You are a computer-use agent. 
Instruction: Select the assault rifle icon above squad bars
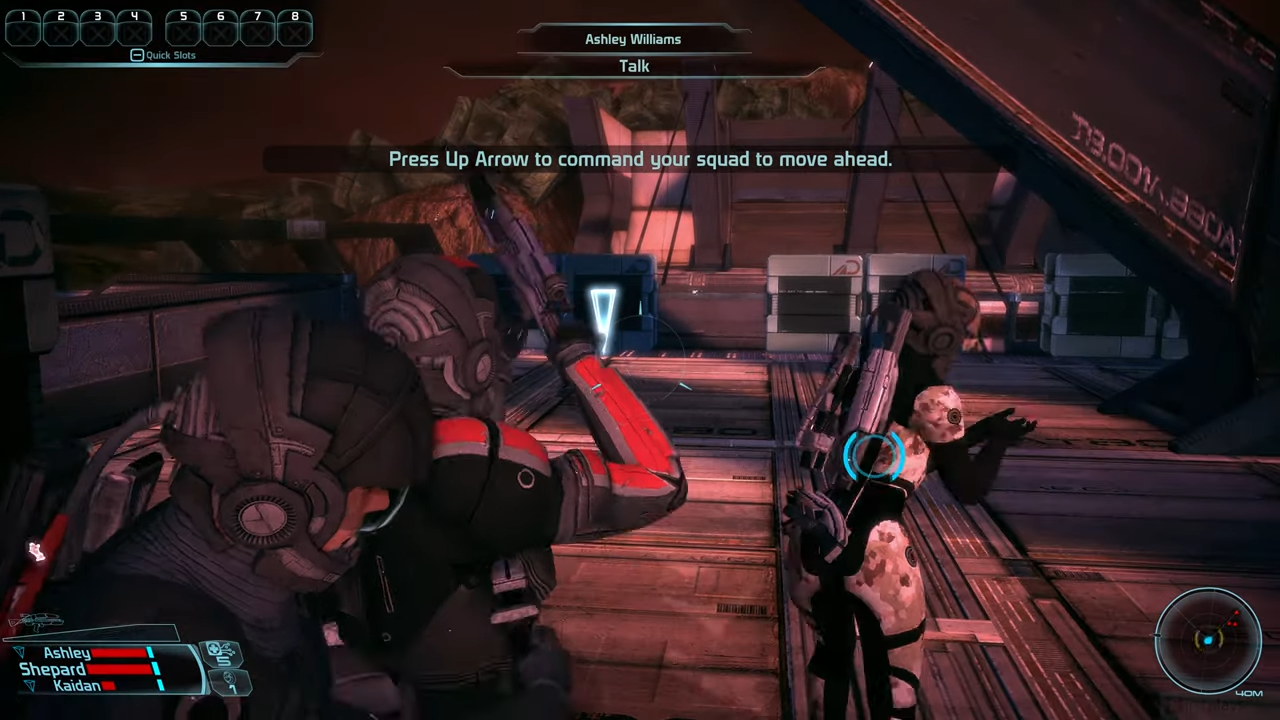(45, 620)
